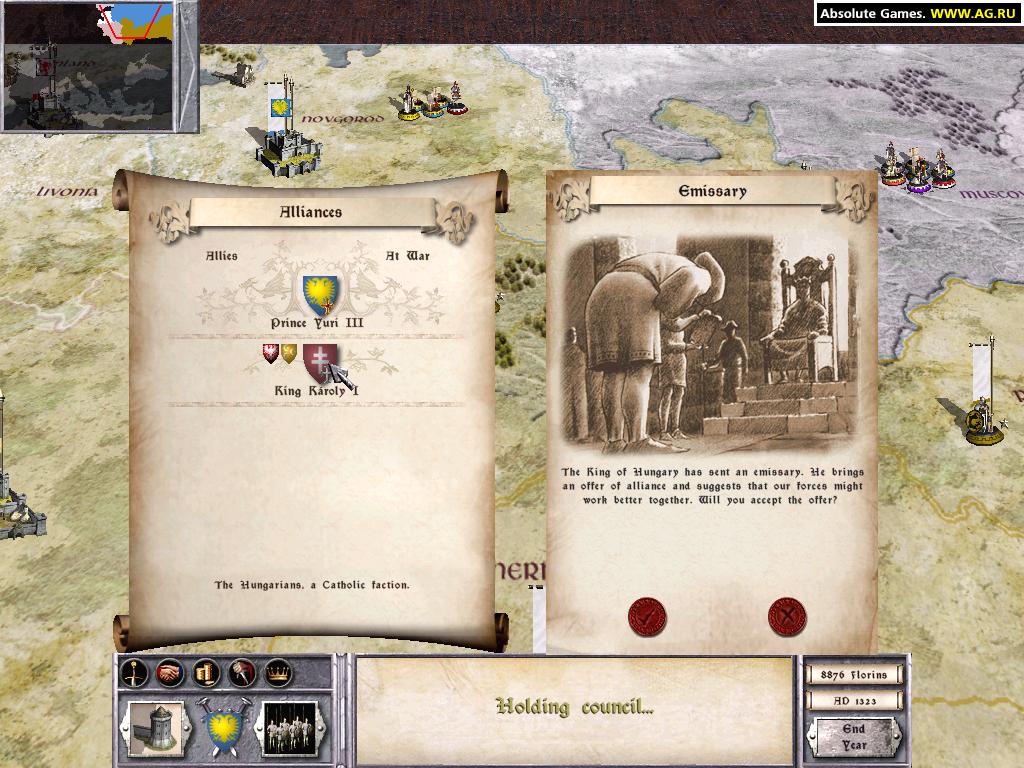
Task: Click Prince Yuri III's blue eagle shield
Action: point(321,291)
